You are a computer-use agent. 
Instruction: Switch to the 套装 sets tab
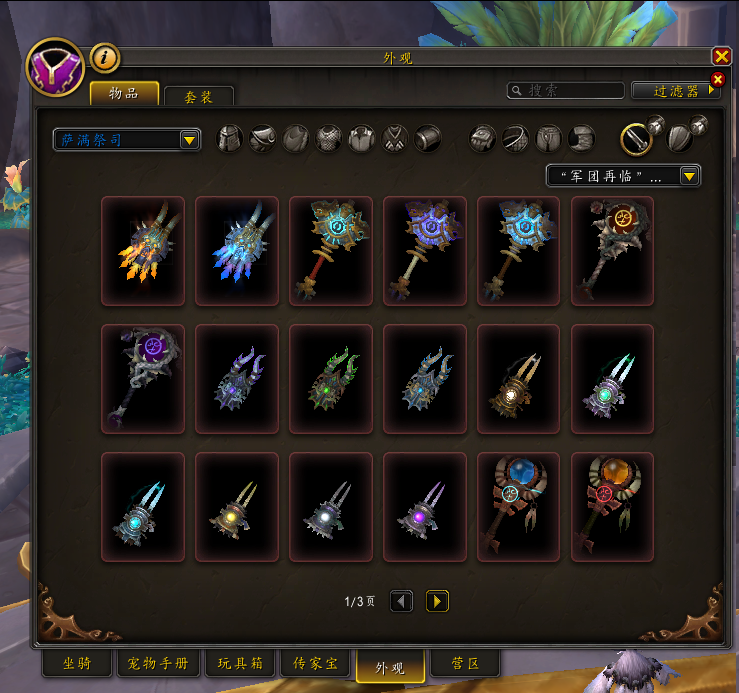[x=198, y=97]
